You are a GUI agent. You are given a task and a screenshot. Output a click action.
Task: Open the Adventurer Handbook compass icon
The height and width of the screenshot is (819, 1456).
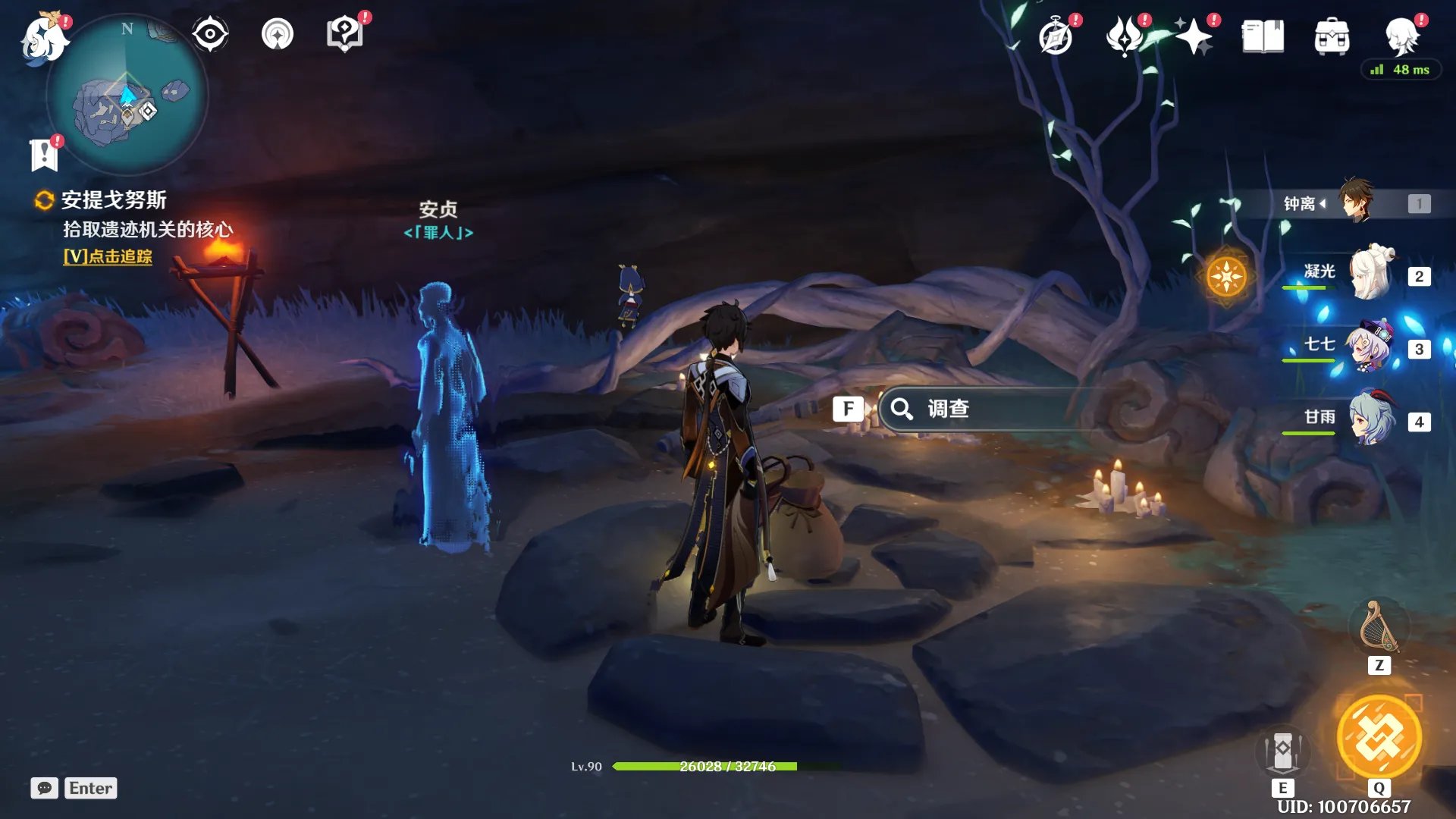(1056, 37)
